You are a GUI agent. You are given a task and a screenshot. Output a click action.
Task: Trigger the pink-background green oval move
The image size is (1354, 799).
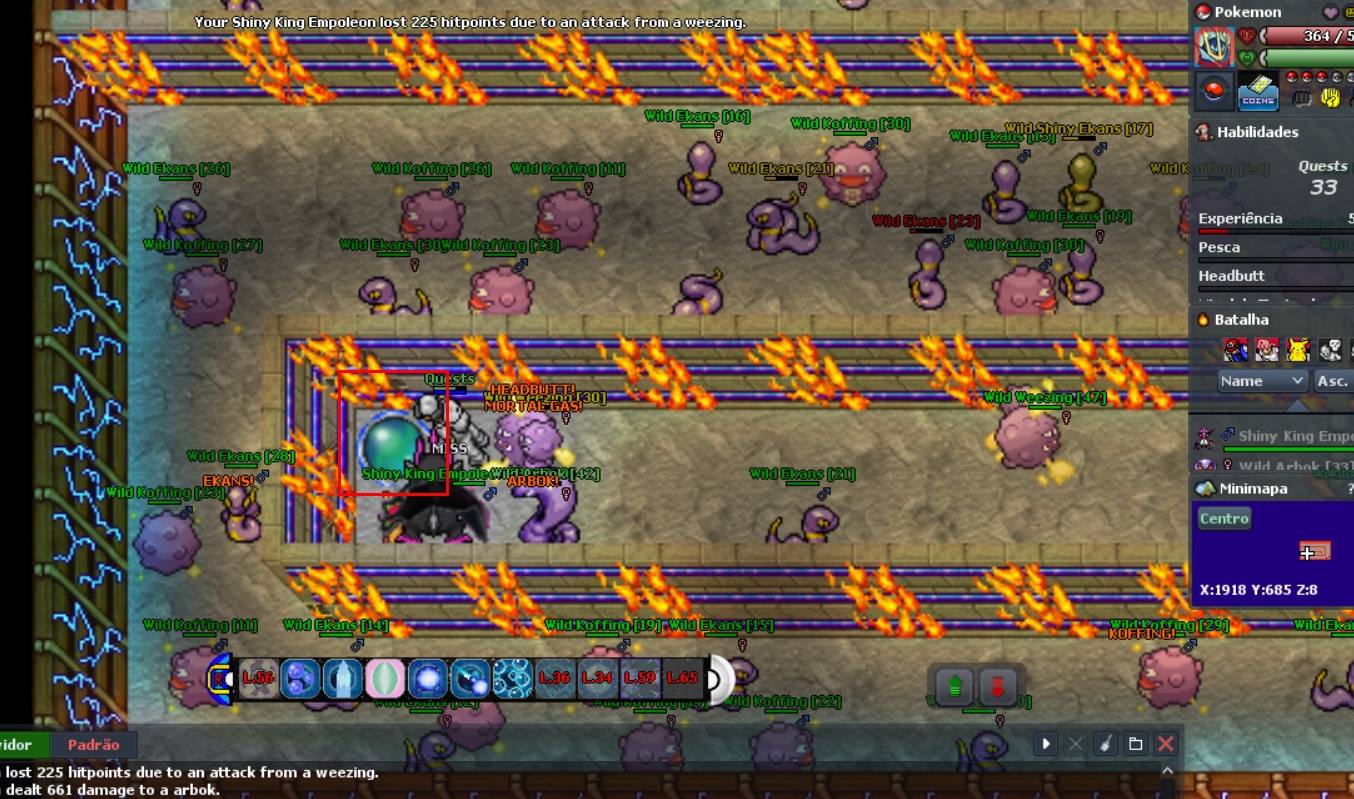pyautogui.click(x=385, y=678)
